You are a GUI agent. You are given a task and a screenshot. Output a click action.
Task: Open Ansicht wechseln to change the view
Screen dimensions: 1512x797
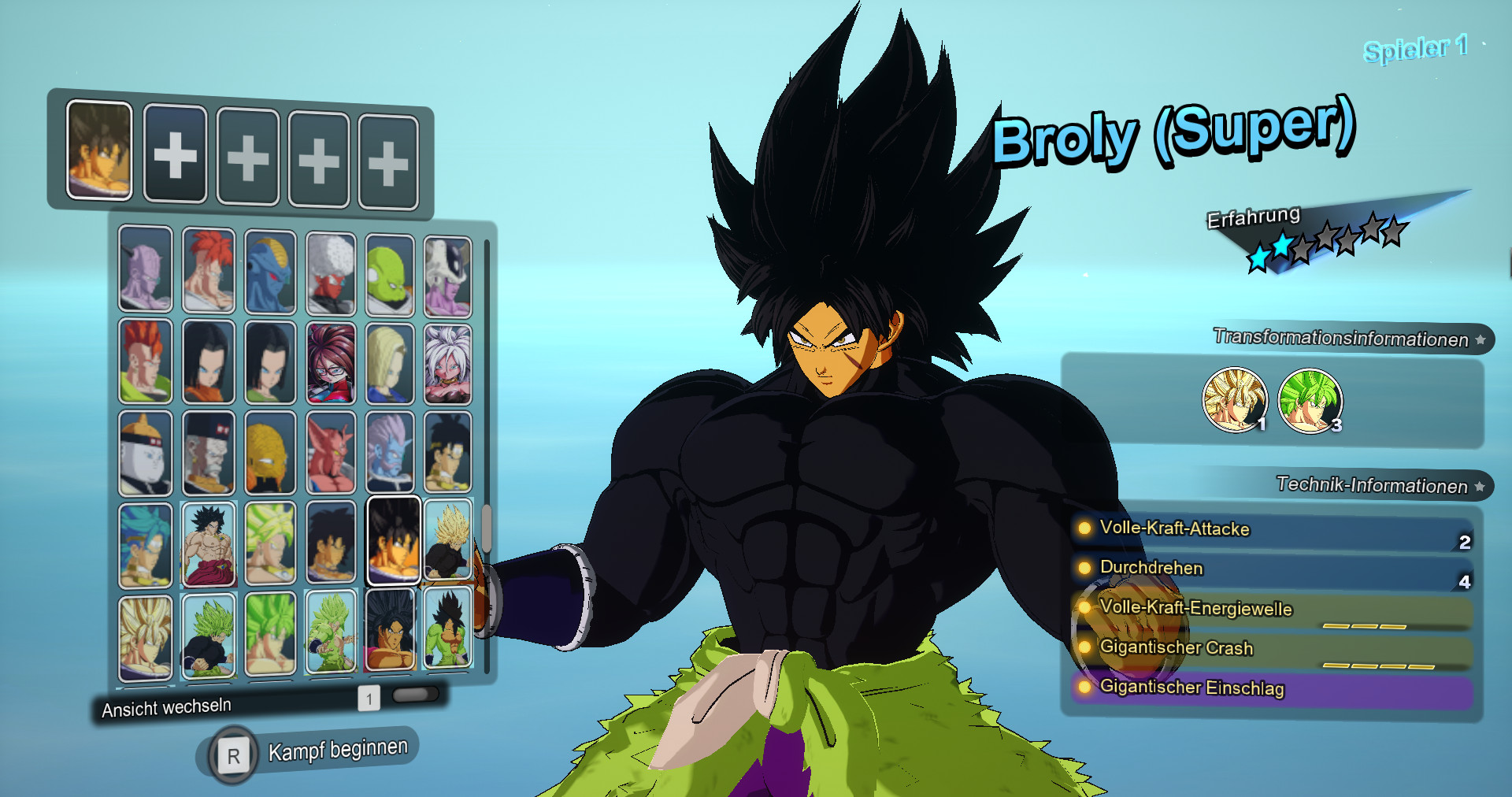(x=166, y=705)
